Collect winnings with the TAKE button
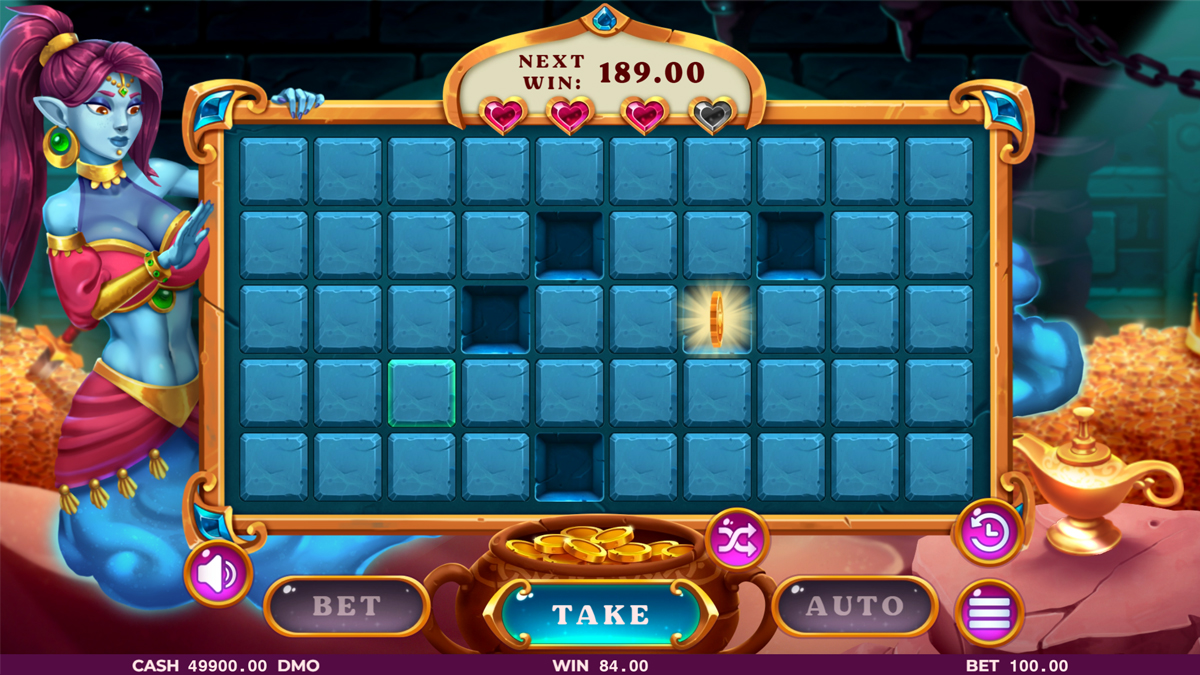1200x675 pixels. coord(600,613)
